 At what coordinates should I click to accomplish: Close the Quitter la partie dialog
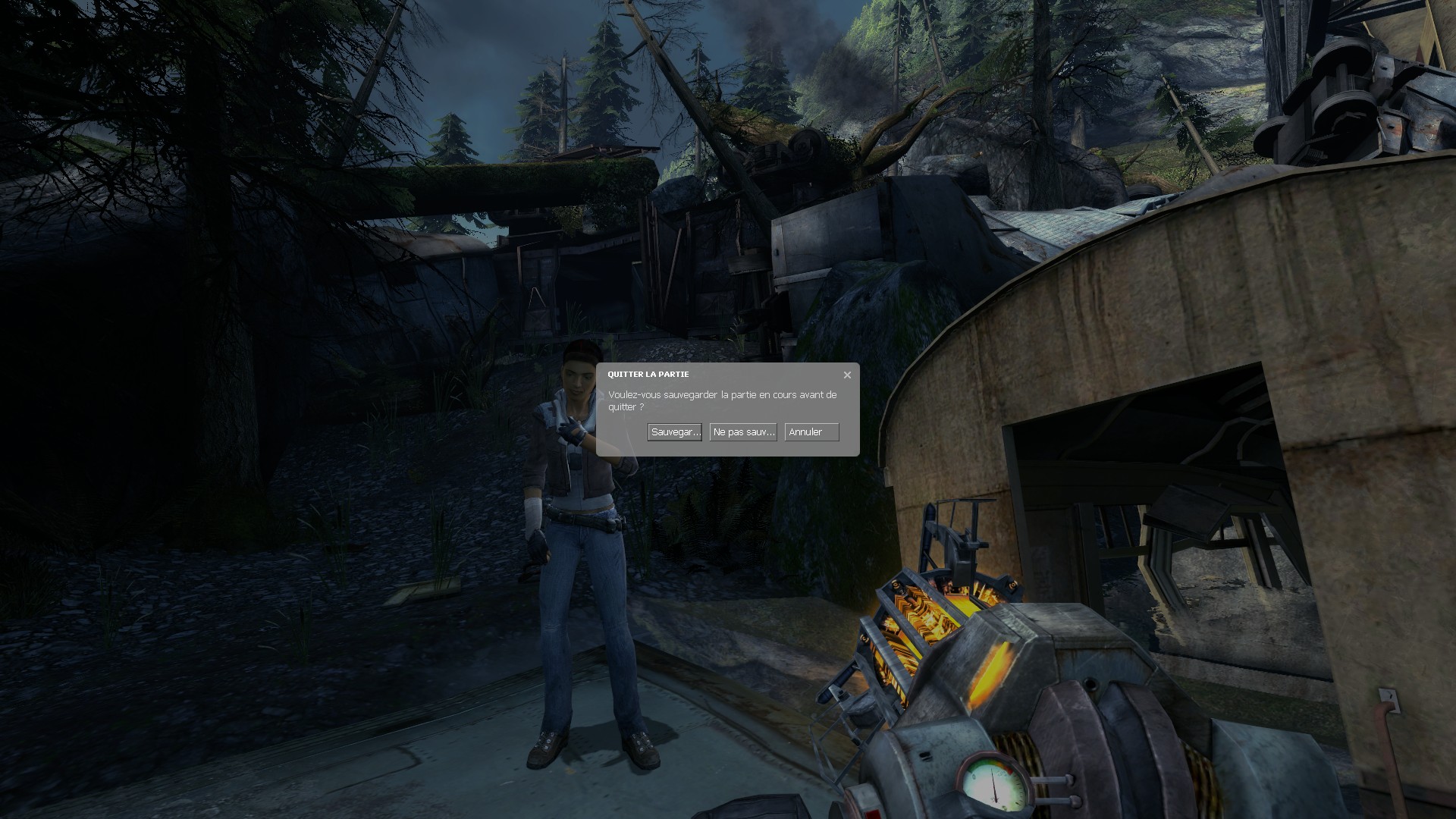(x=847, y=375)
